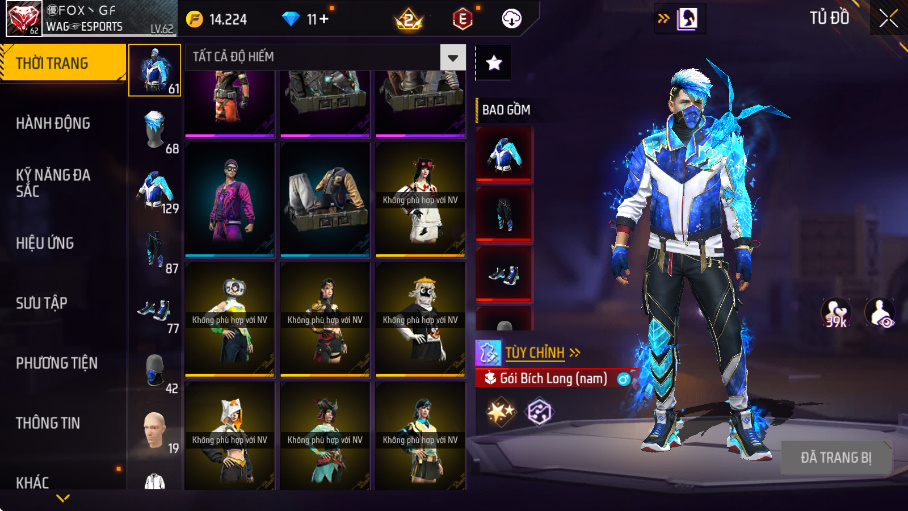Open the player profile FOX GF banner
This screenshot has height=511, width=908.
[x=74, y=18]
